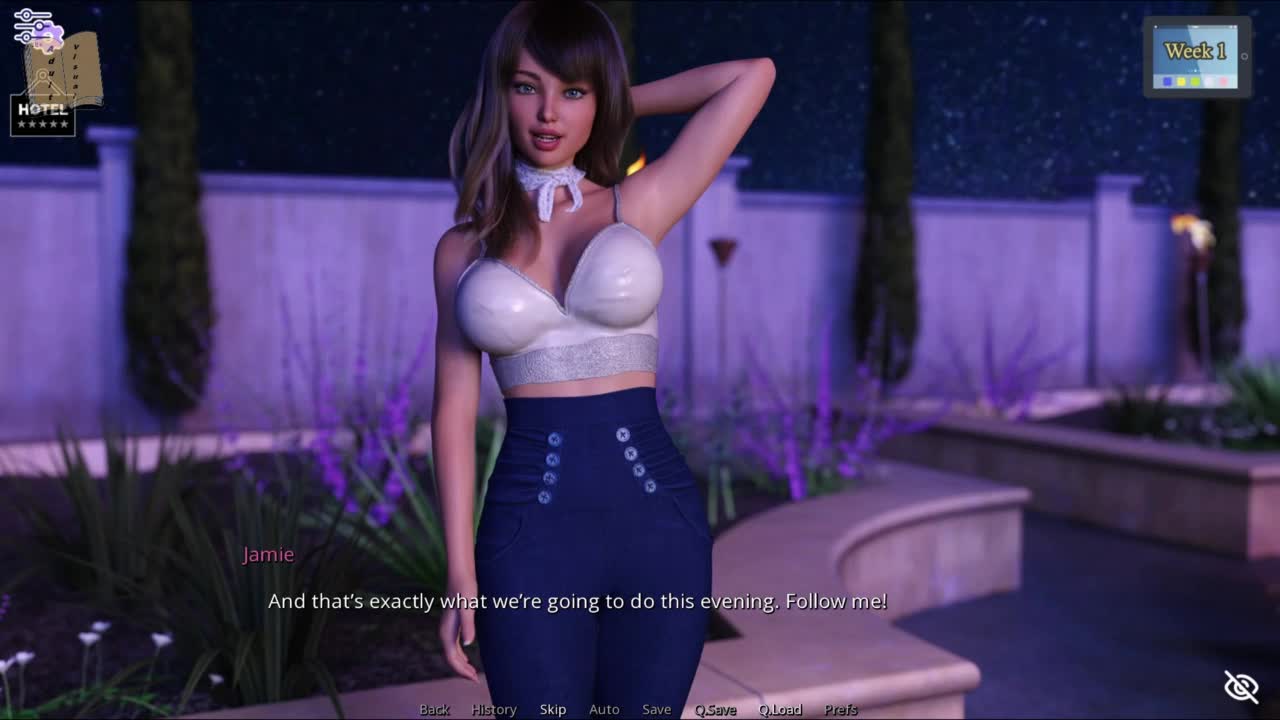Open the five-star Hotel icon
The width and height of the screenshot is (1280, 720).
click(42, 116)
